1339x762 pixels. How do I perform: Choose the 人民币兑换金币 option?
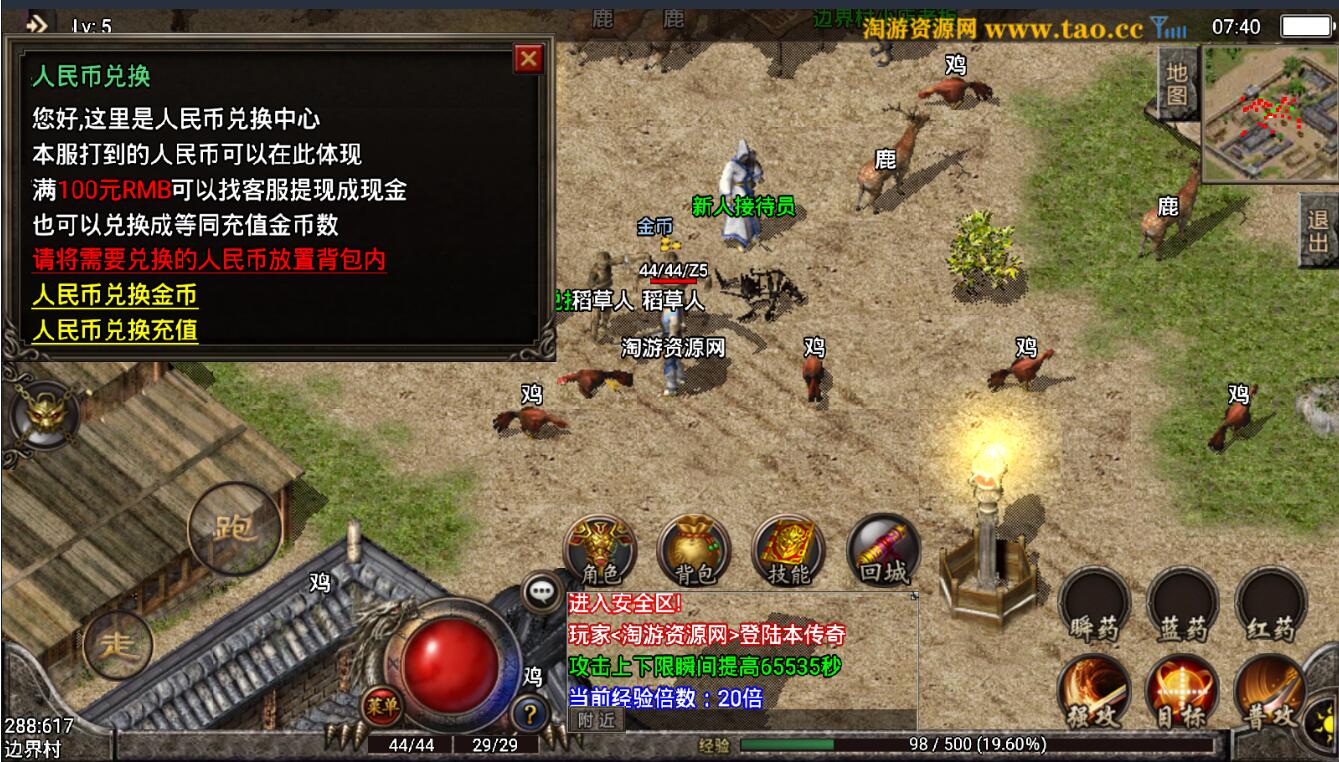tap(114, 296)
